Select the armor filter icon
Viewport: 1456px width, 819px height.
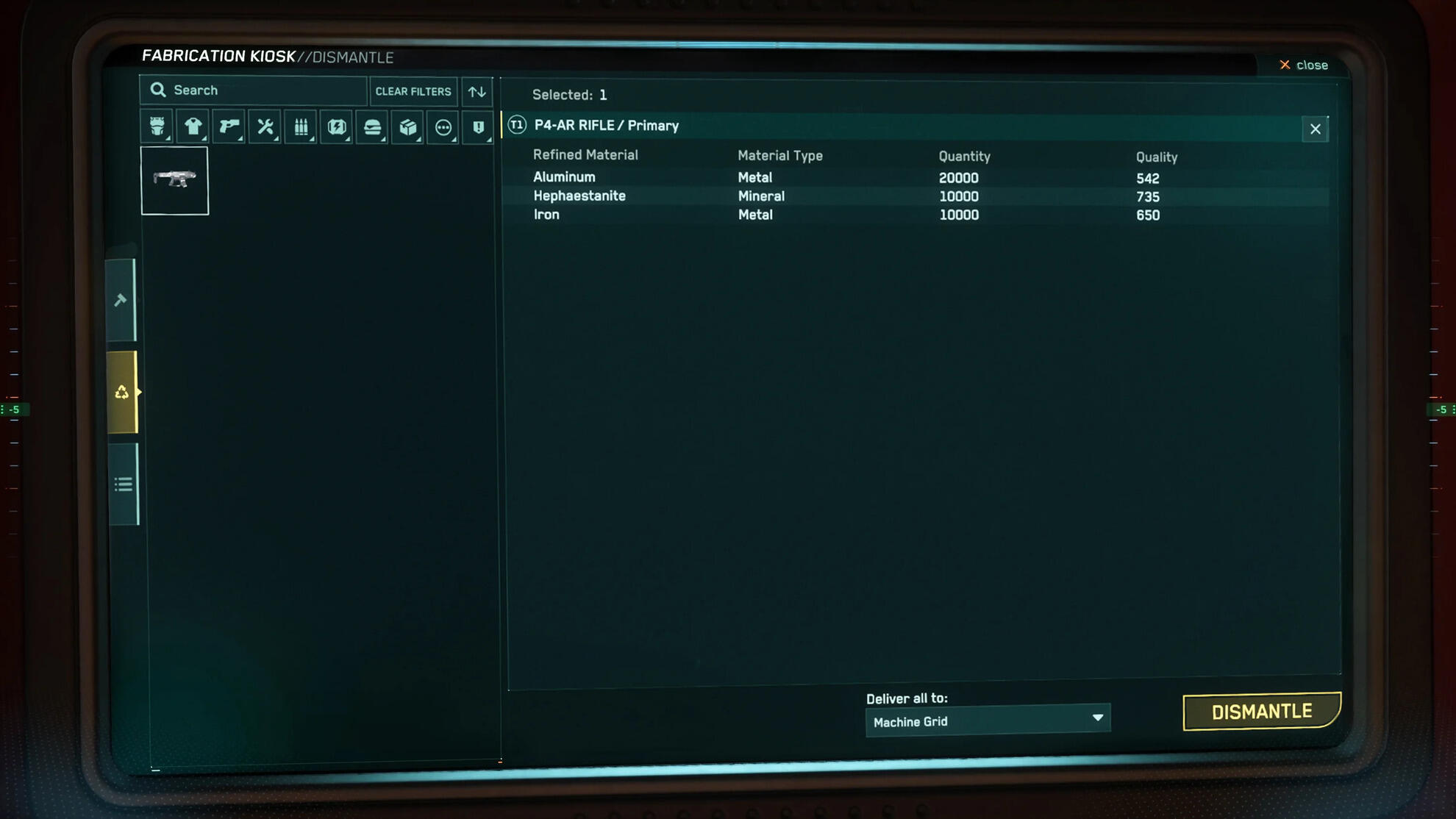(157, 126)
